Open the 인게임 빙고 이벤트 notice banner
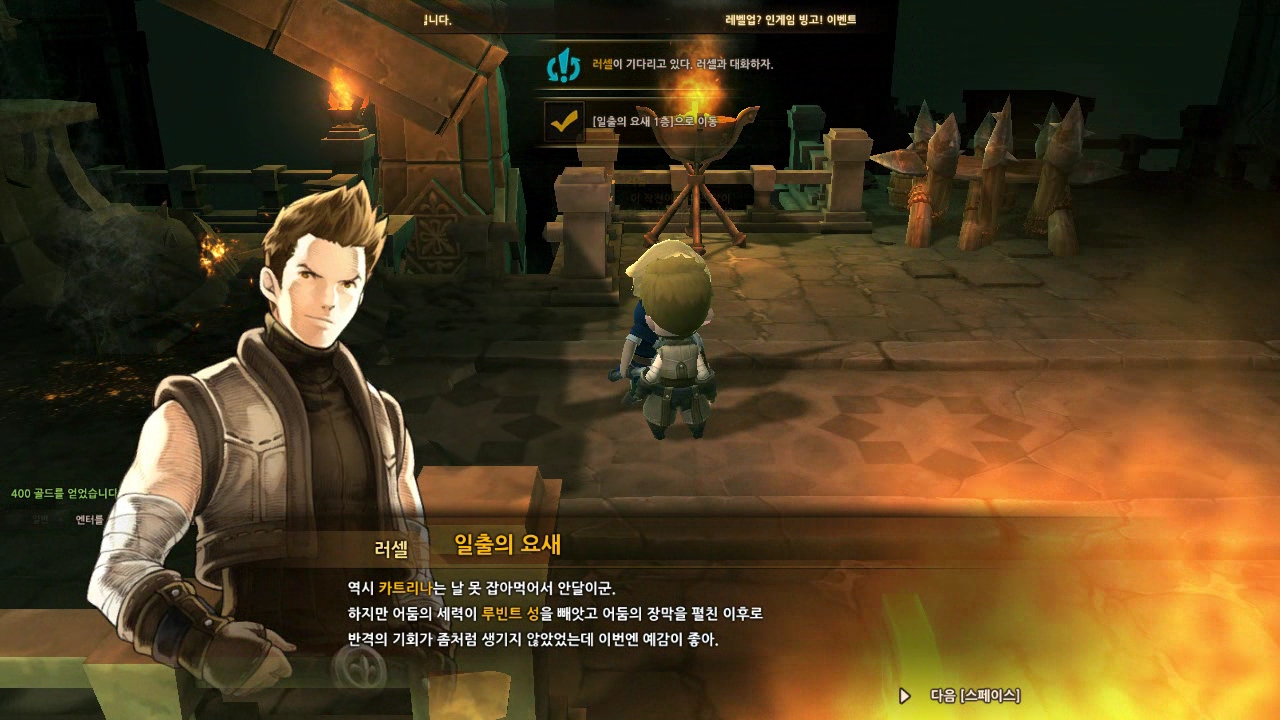This screenshot has width=1280, height=720. pyautogui.click(x=790, y=19)
